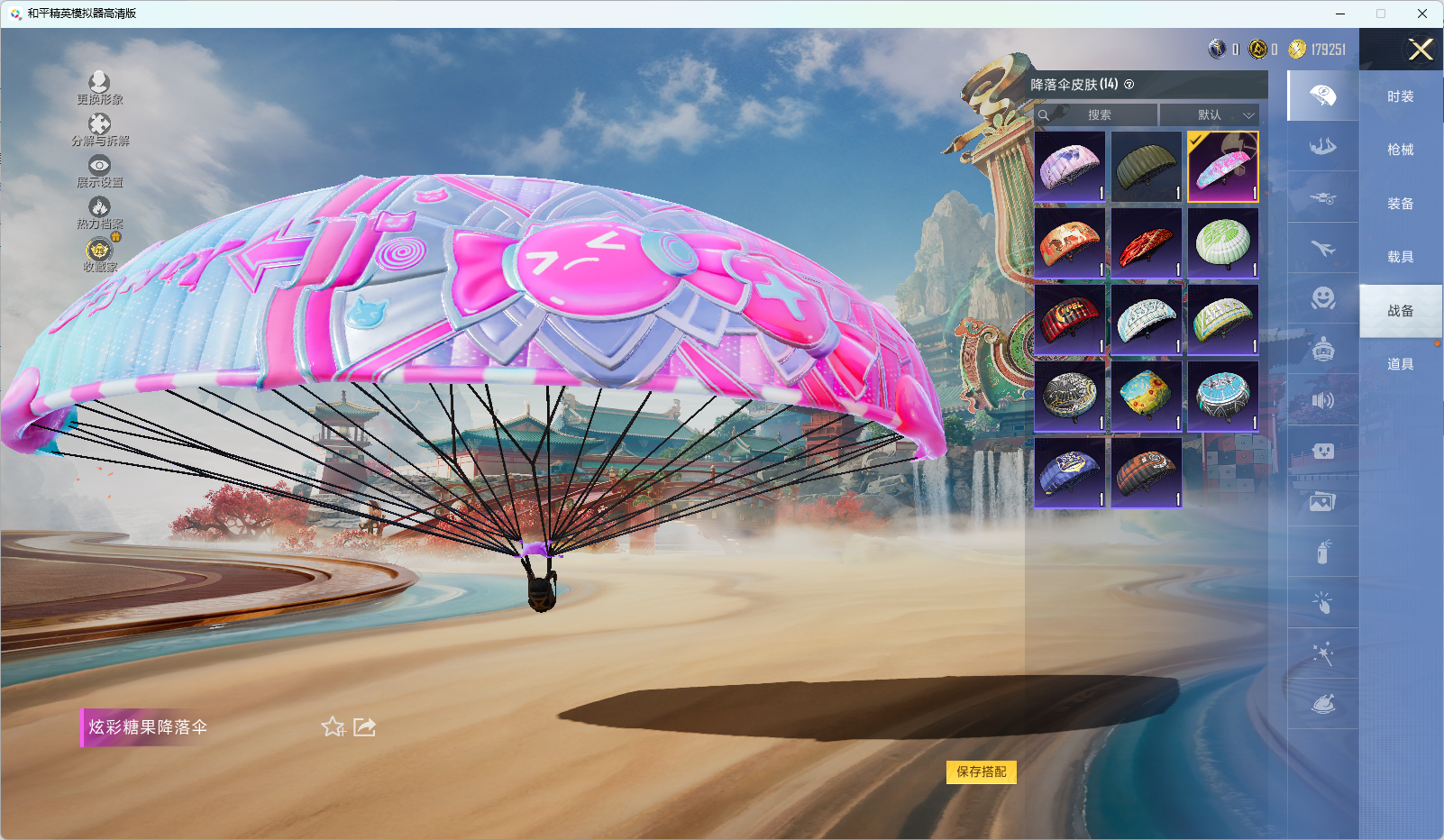Open 更换形象 on the left
The image size is (1444, 840).
pyautogui.click(x=99, y=88)
